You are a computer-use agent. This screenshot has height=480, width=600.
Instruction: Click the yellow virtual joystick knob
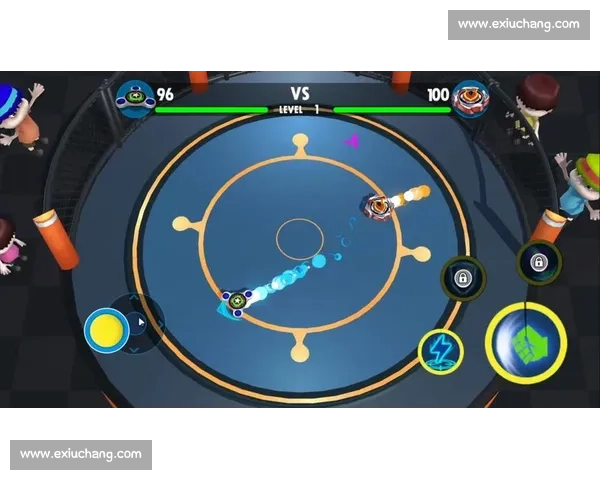click(x=105, y=329)
